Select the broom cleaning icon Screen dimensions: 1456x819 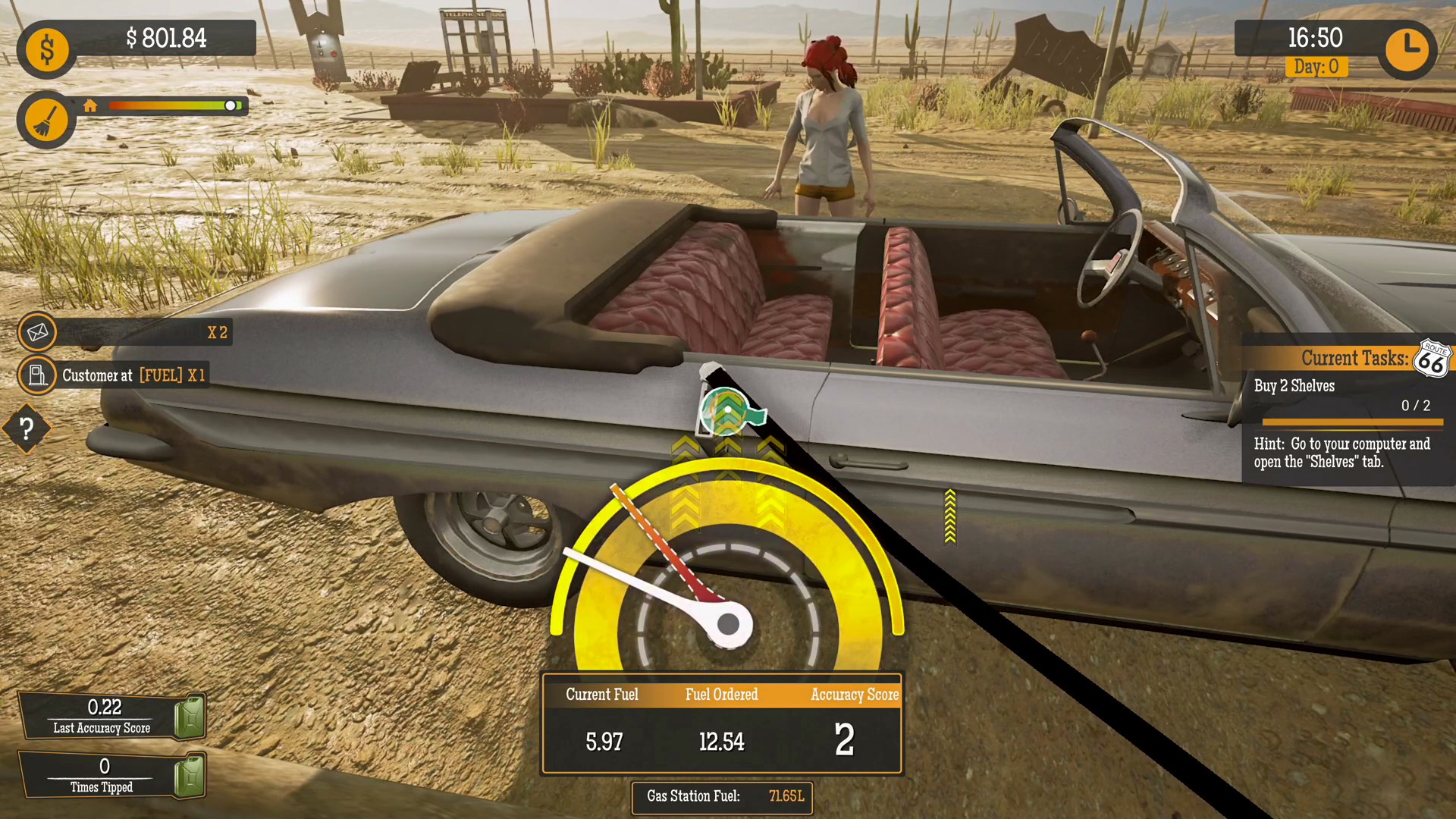point(45,119)
